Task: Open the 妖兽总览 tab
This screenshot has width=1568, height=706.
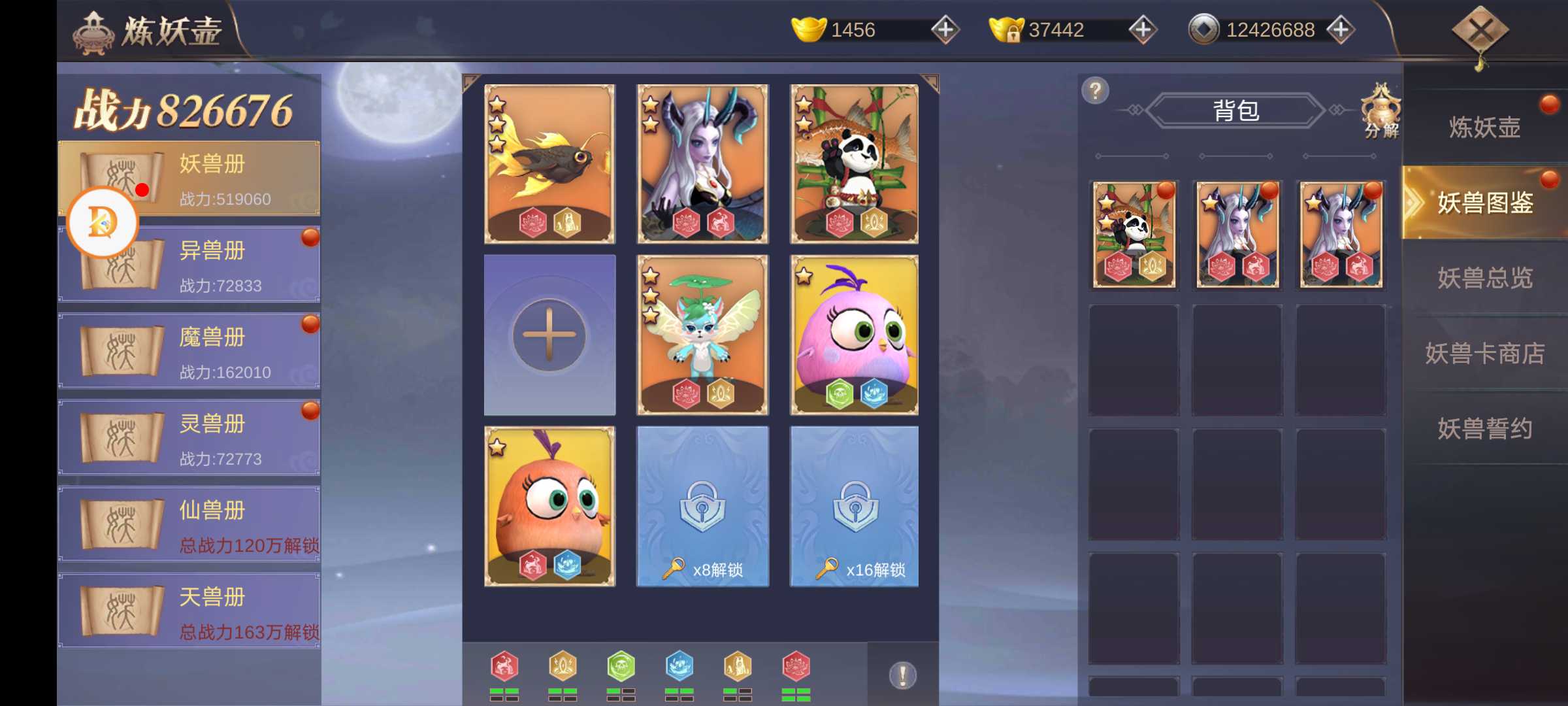Action: click(1484, 278)
